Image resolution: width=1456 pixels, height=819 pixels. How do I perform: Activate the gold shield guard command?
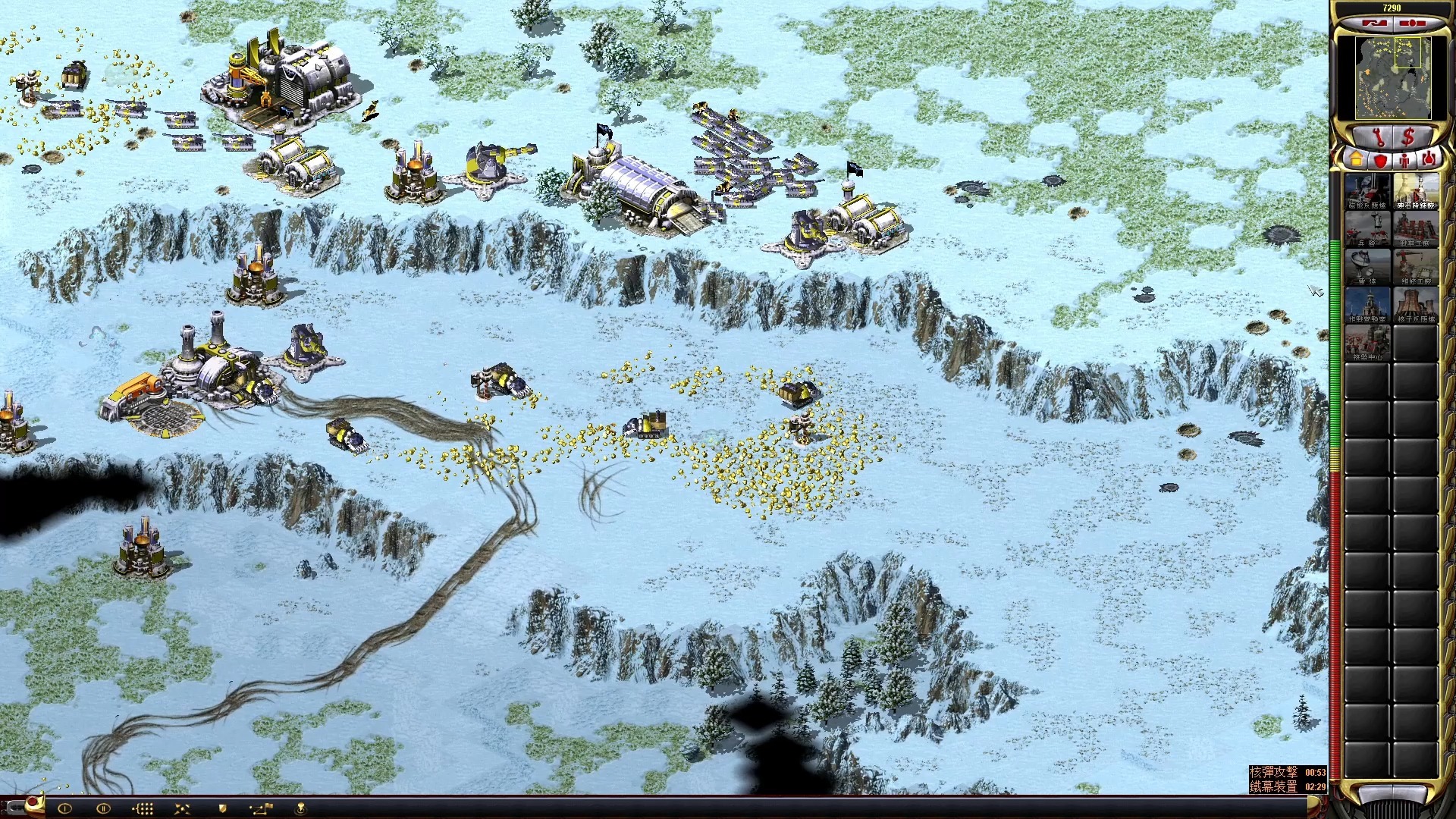point(222,808)
